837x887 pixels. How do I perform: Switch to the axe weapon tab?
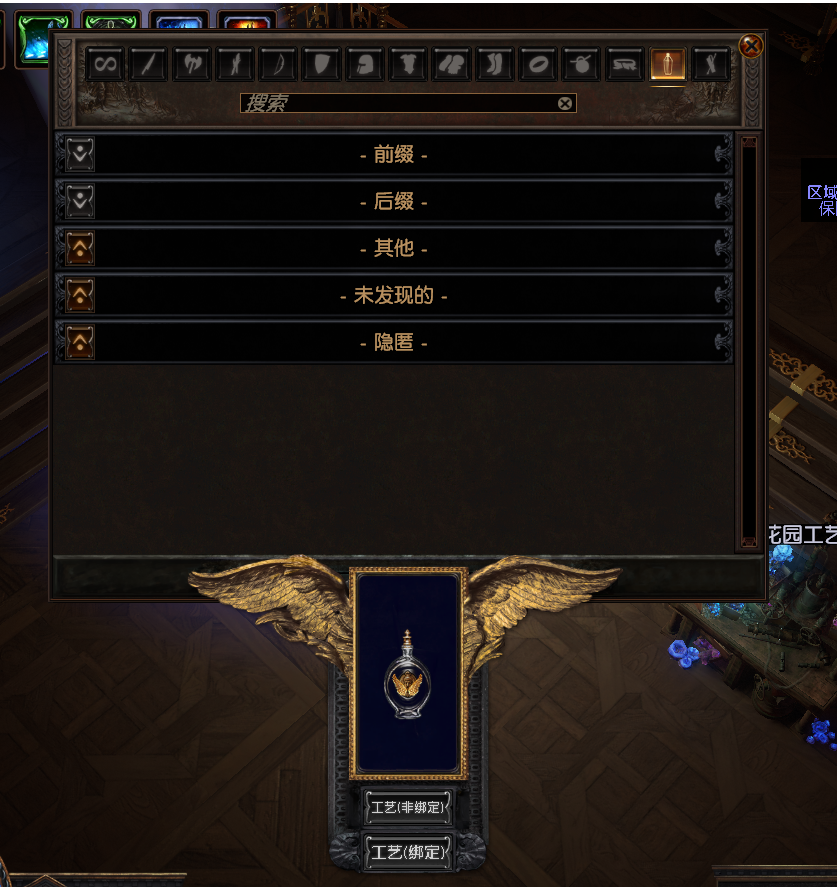(190, 65)
